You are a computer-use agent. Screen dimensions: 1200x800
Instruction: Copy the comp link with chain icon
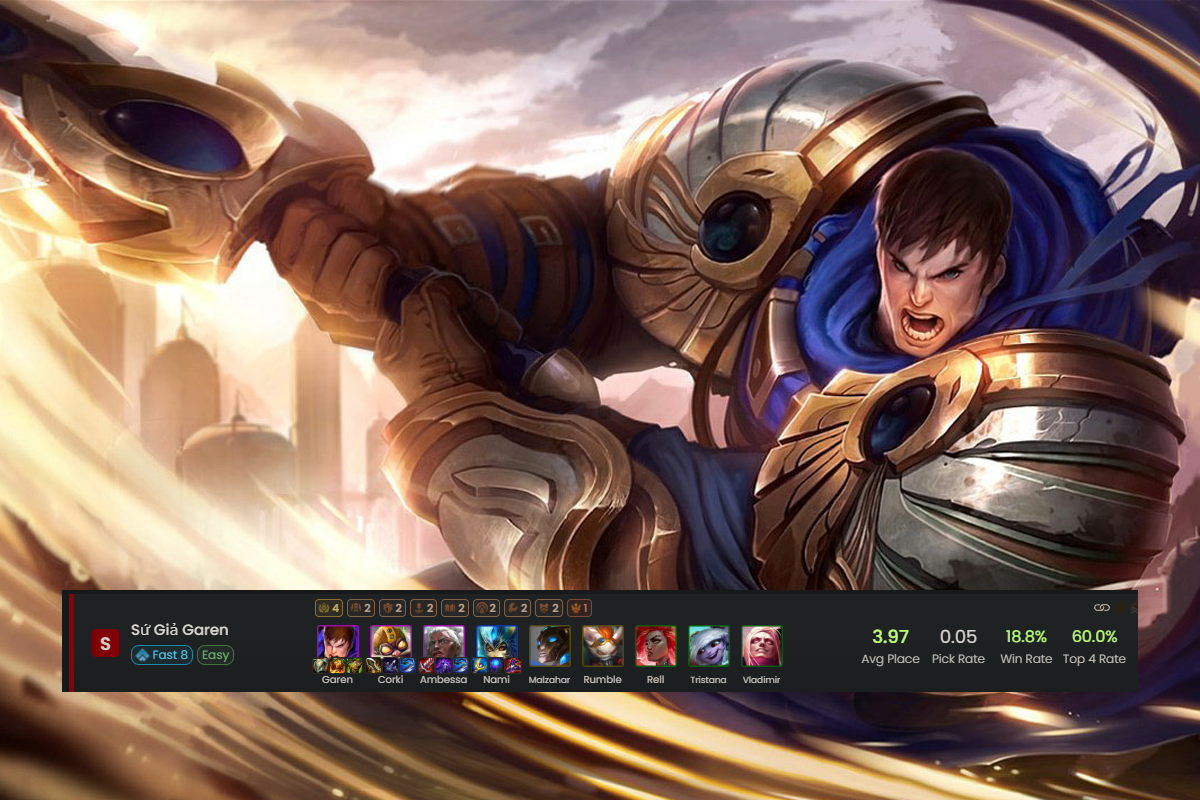[x=1102, y=607]
